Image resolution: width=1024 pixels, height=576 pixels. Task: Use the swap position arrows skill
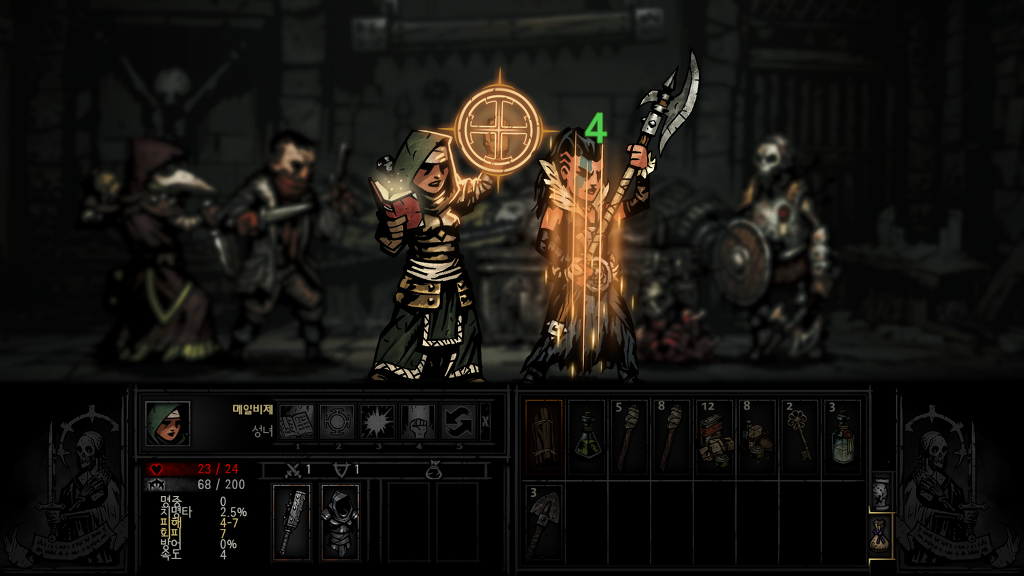(x=459, y=422)
